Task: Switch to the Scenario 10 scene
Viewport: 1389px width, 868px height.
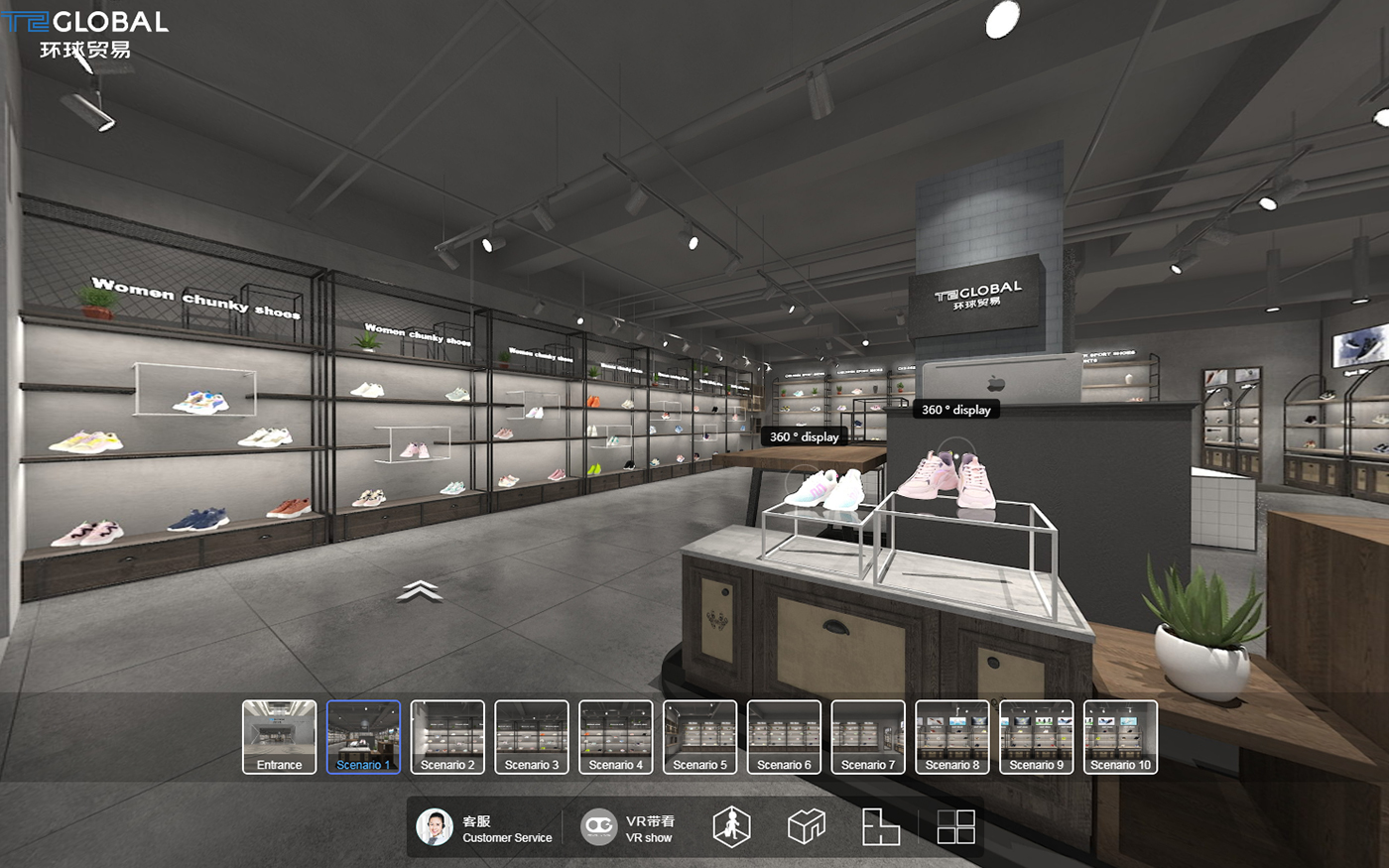Action: click(x=1120, y=736)
